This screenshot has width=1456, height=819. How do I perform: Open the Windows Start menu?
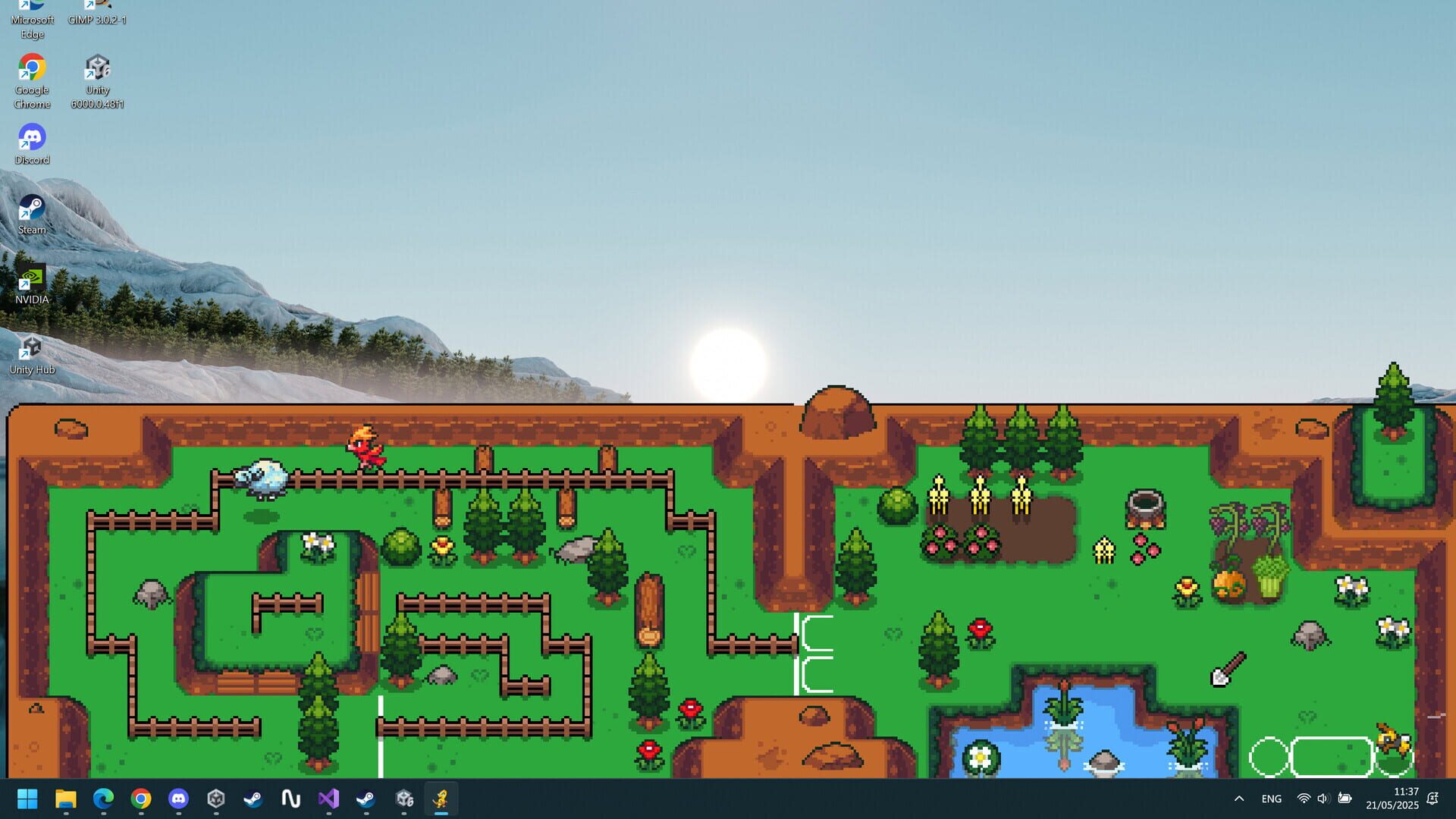tap(28, 799)
